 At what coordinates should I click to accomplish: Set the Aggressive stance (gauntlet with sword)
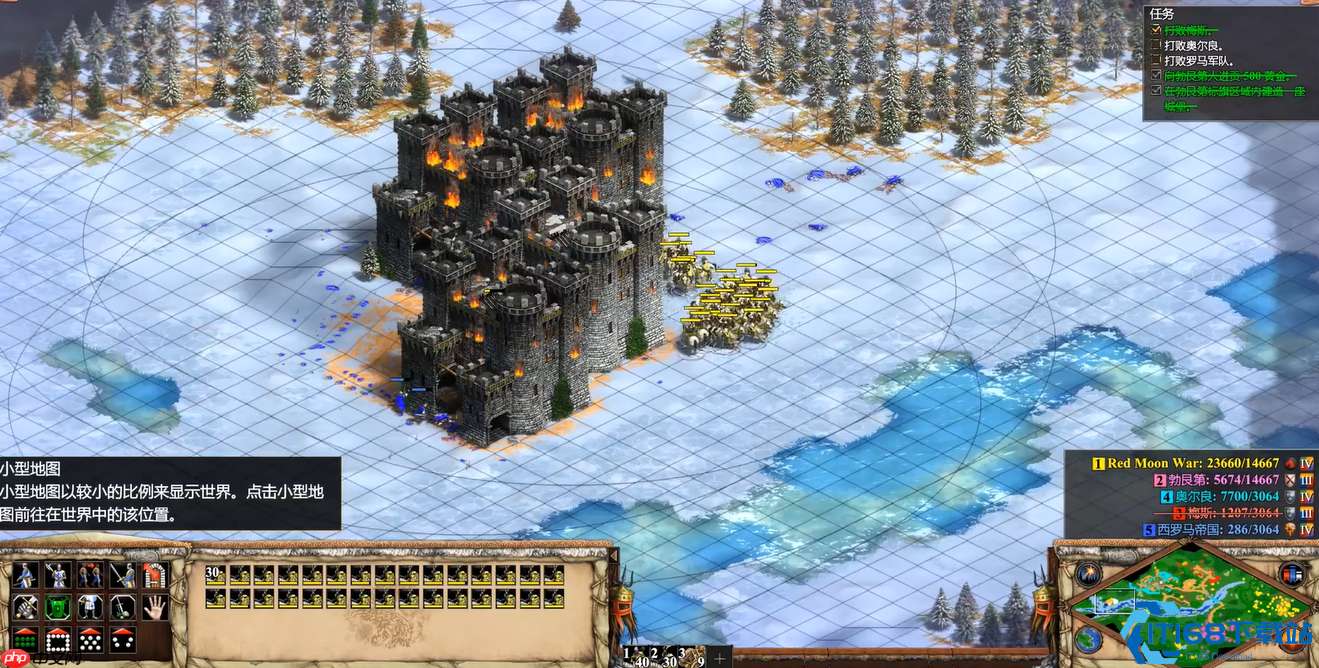25,607
